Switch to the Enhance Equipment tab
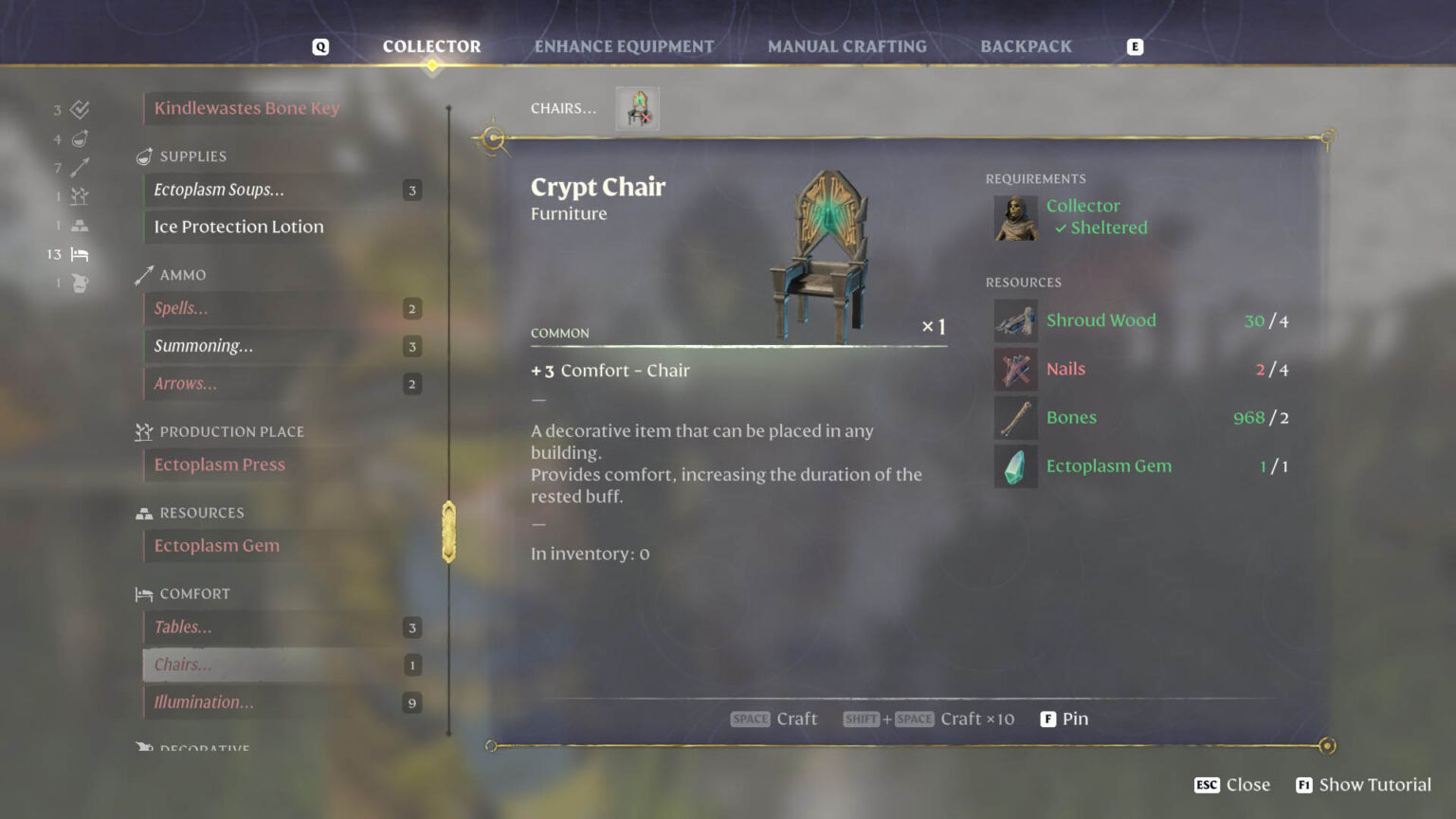This screenshot has width=1456, height=819. coord(624,45)
